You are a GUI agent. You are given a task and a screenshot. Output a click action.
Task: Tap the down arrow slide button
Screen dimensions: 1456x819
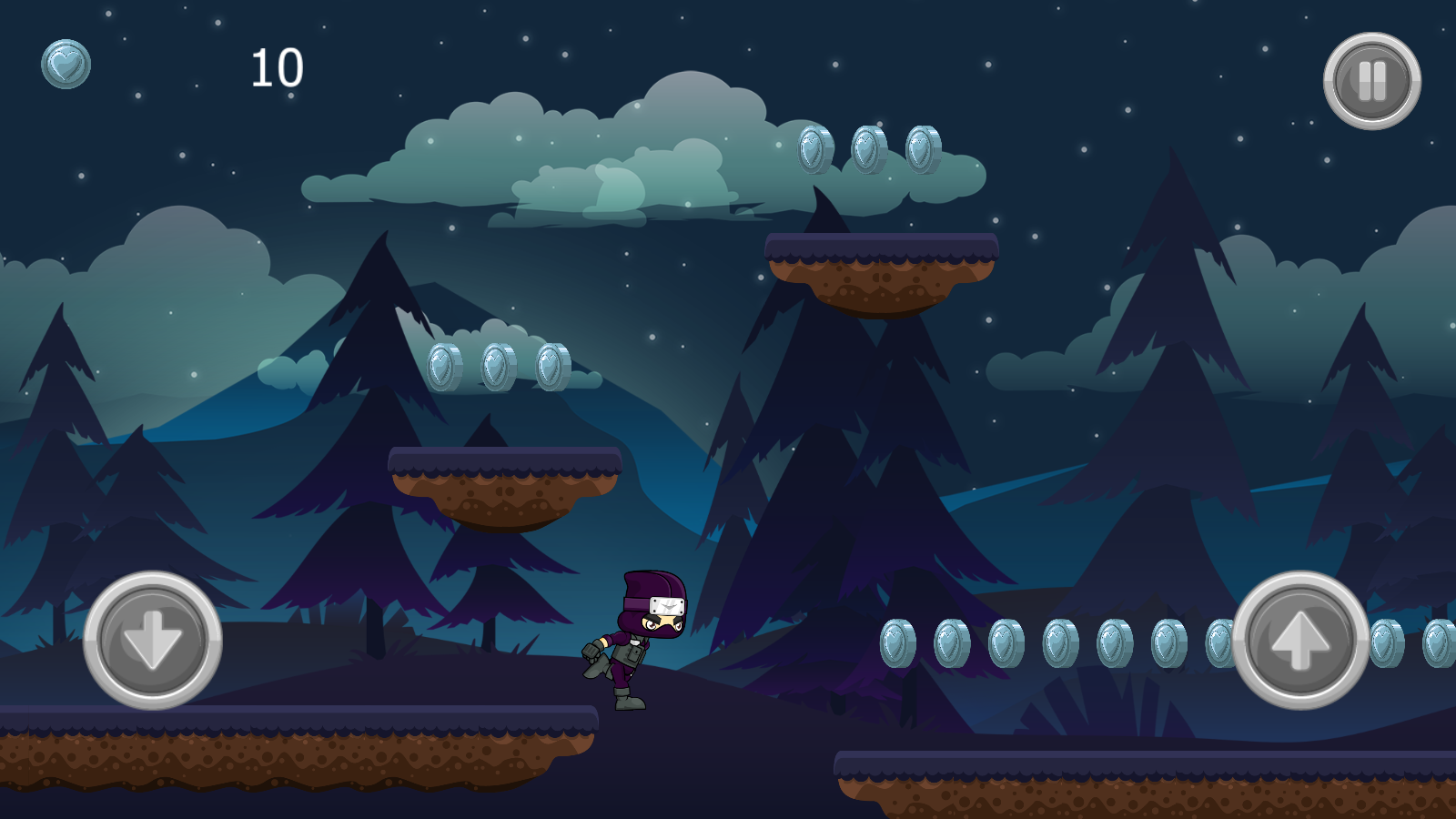coord(153,640)
